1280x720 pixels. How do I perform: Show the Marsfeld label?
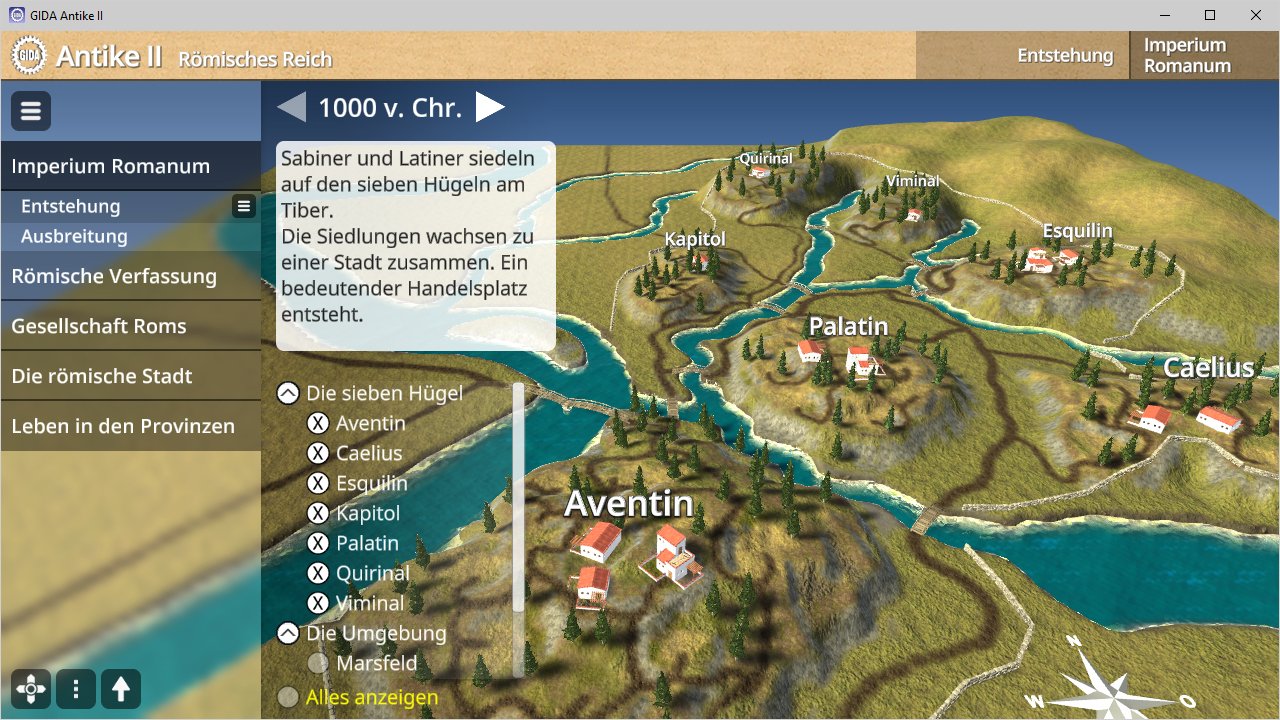click(318, 663)
